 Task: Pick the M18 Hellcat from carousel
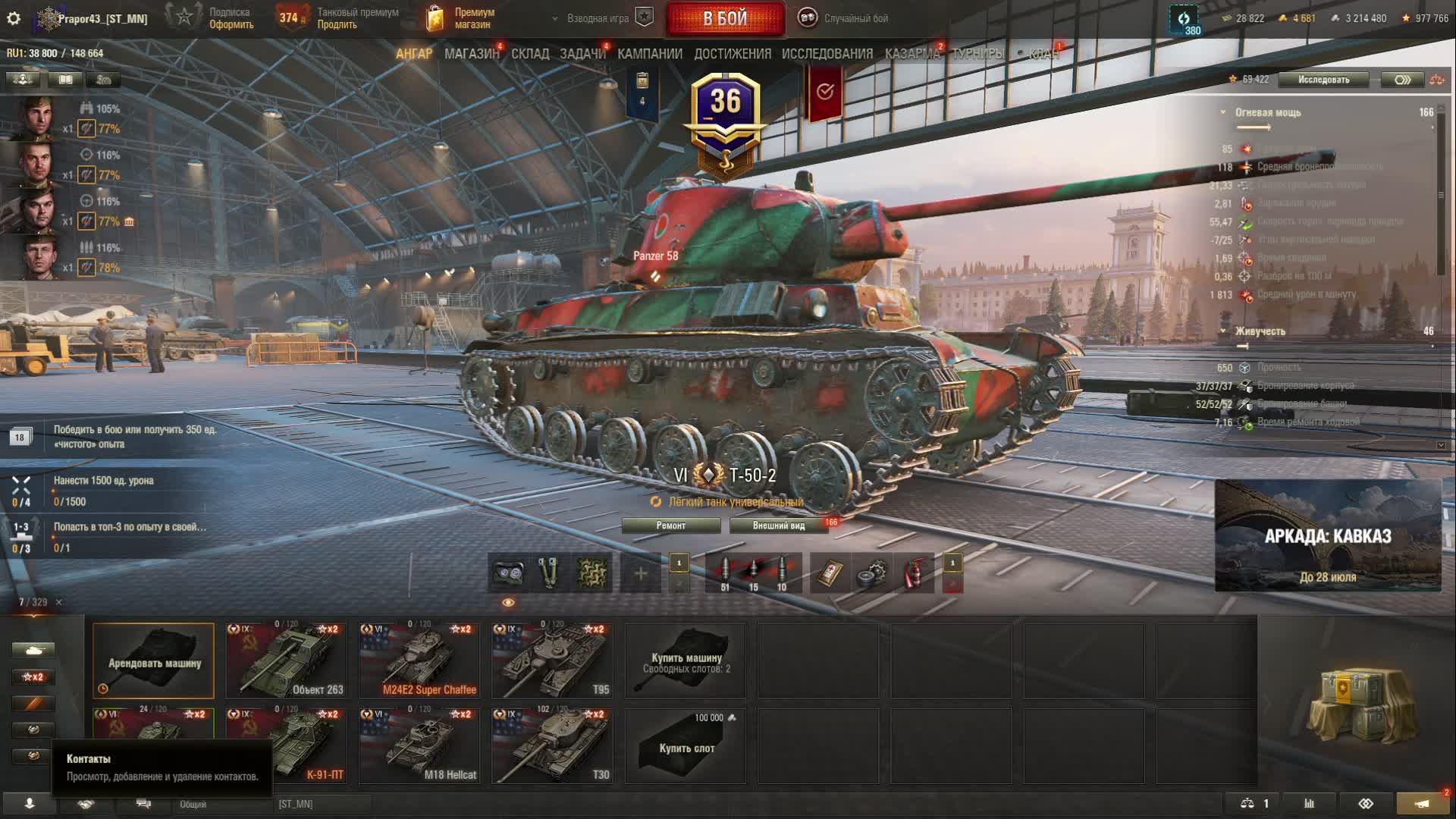pos(419,745)
